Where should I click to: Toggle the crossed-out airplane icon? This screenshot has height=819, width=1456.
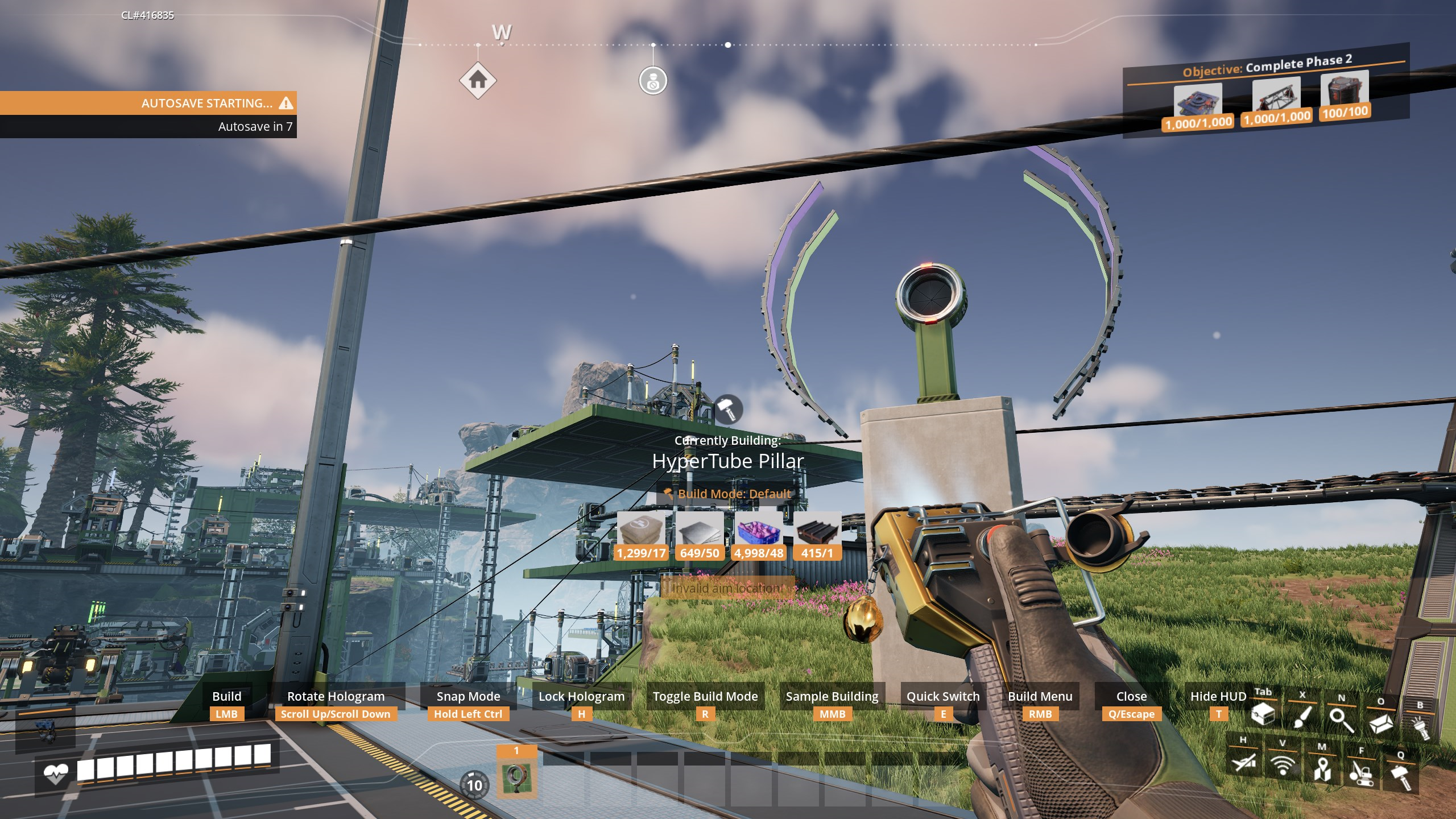pos(1243,762)
